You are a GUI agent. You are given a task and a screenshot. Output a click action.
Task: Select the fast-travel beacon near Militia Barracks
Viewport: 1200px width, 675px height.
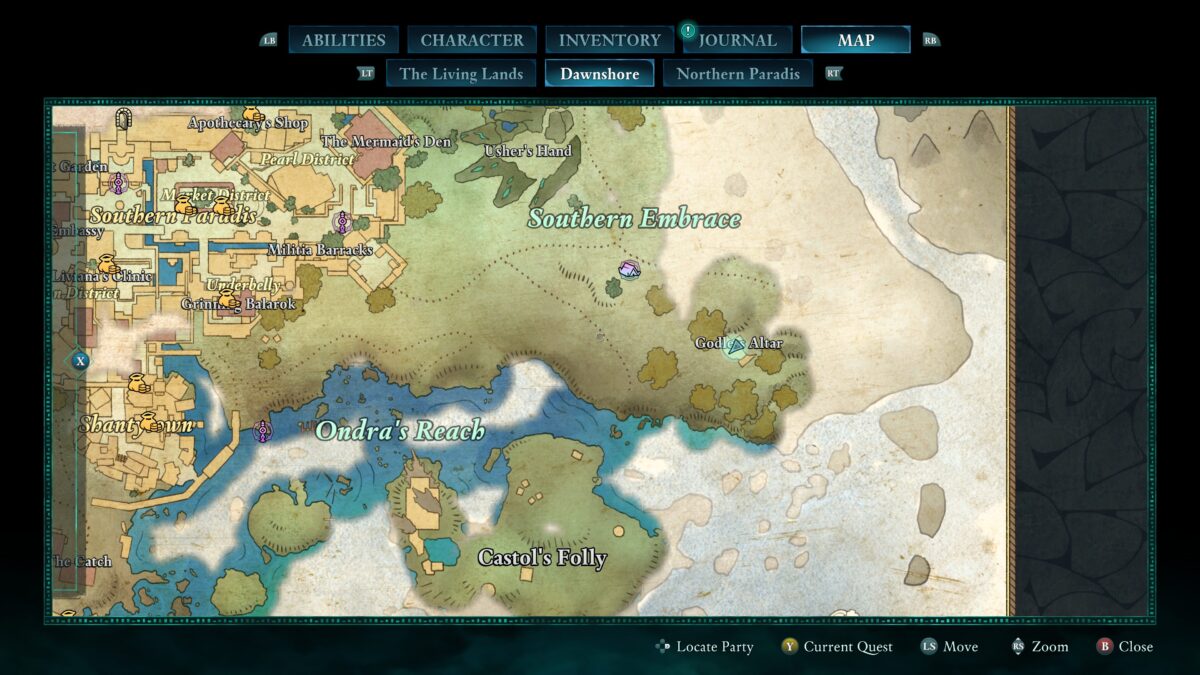[342, 222]
